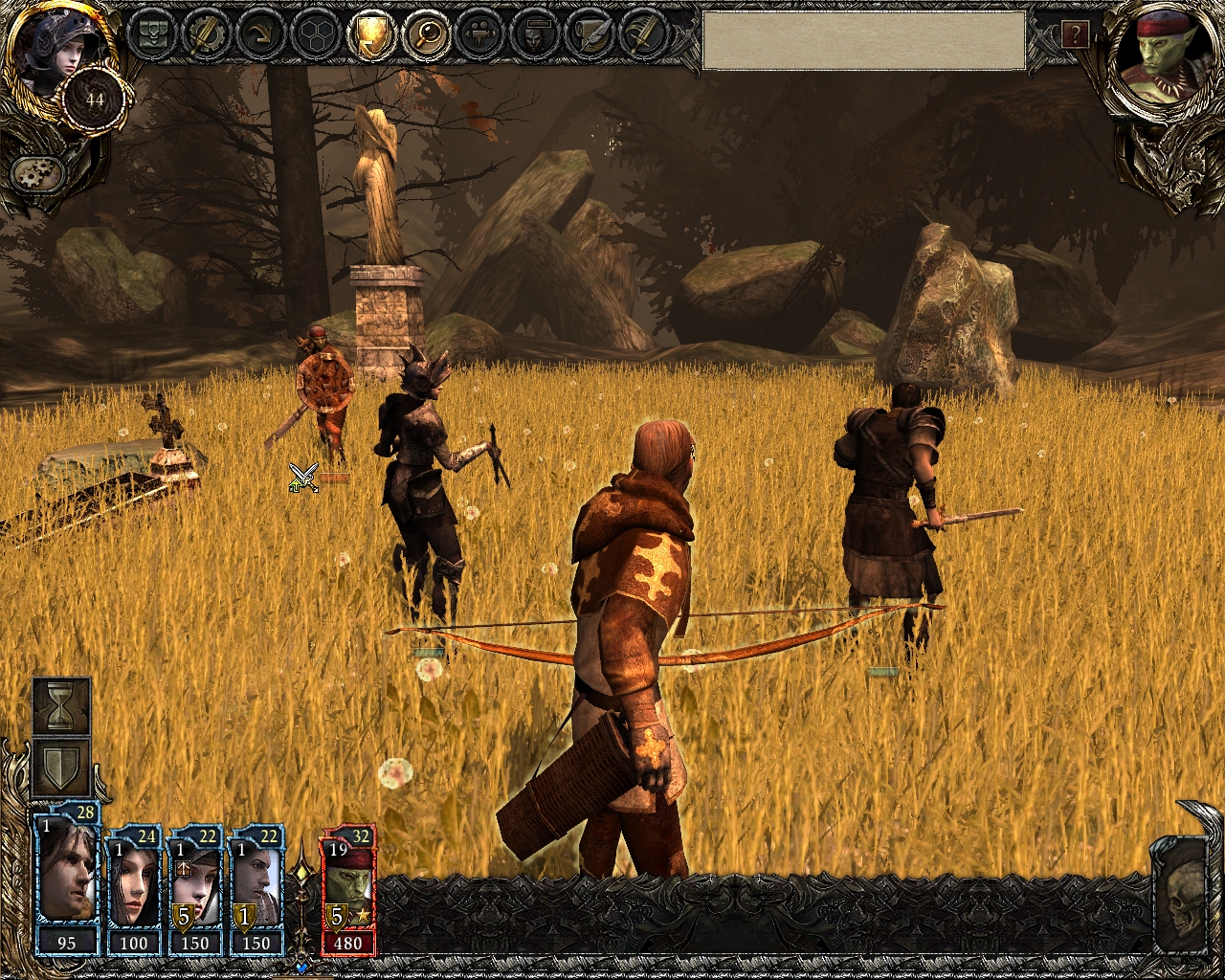Click the golden shield toolbar button
Screen dimensions: 1225x980
click(368, 35)
